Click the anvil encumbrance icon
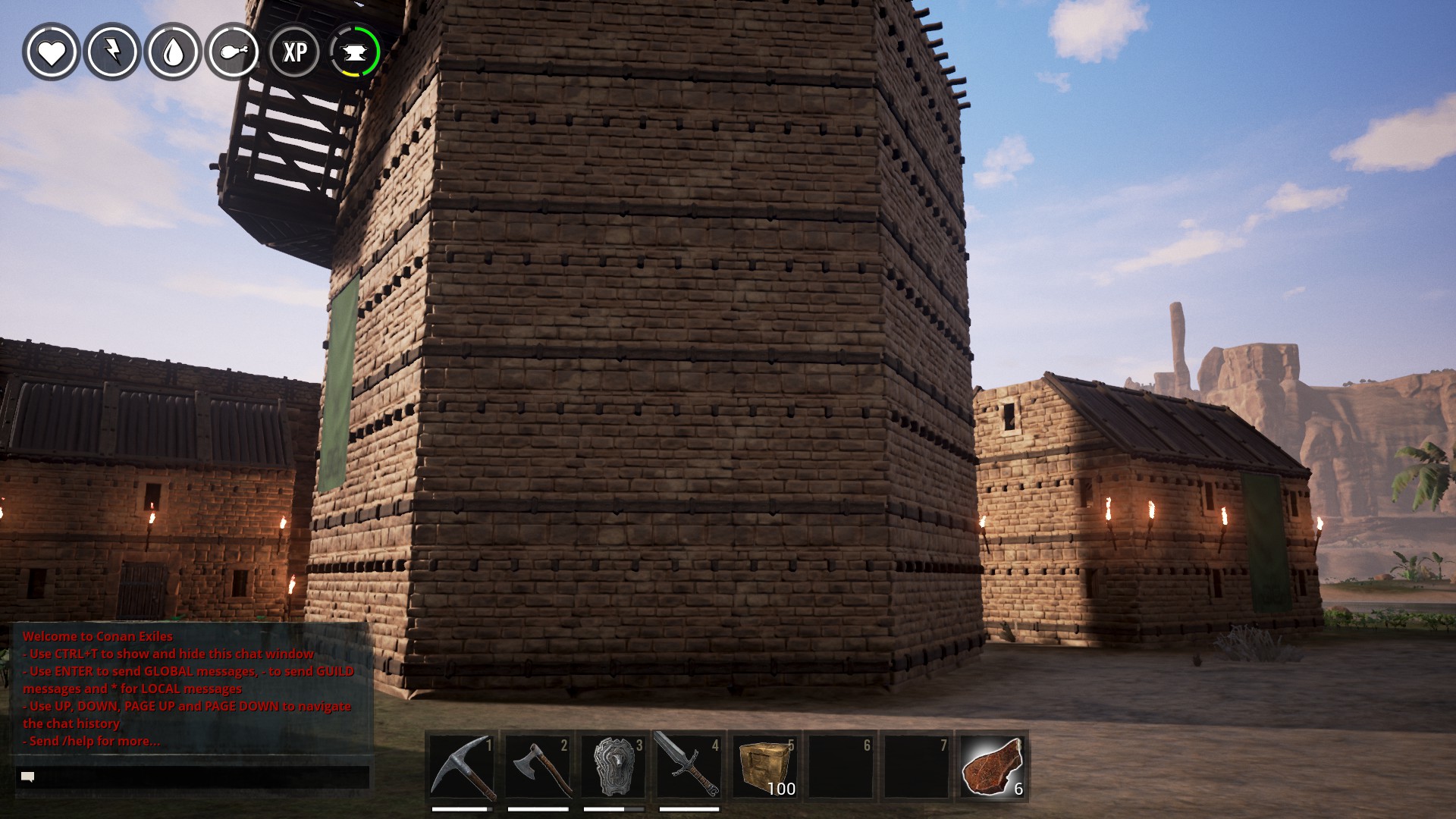This screenshot has height=819, width=1456. point(355,52)
